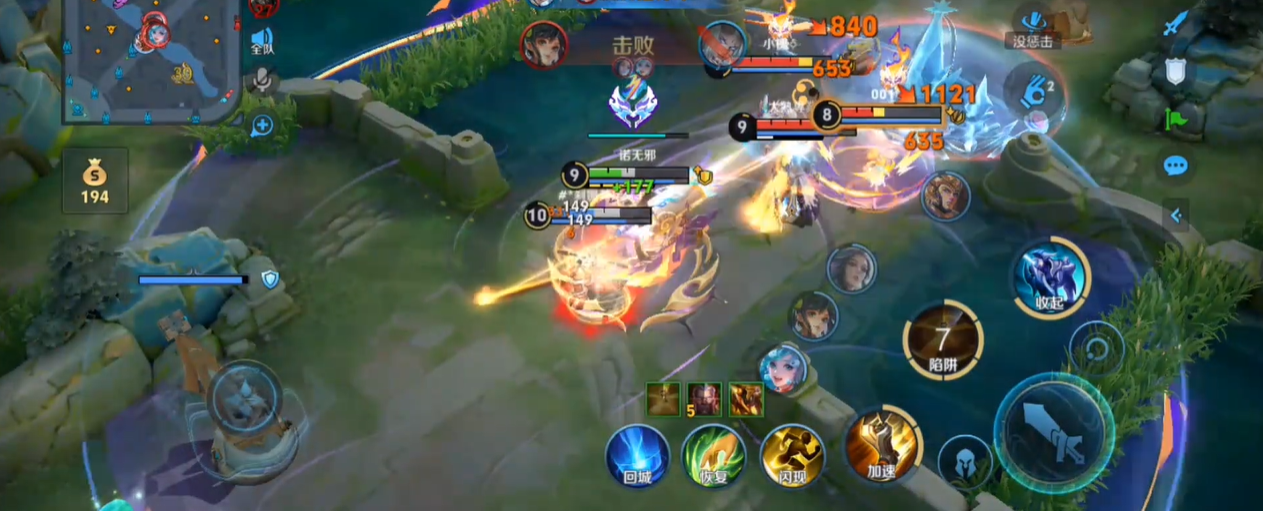Open the shop via the gold bag

[95, 181]
